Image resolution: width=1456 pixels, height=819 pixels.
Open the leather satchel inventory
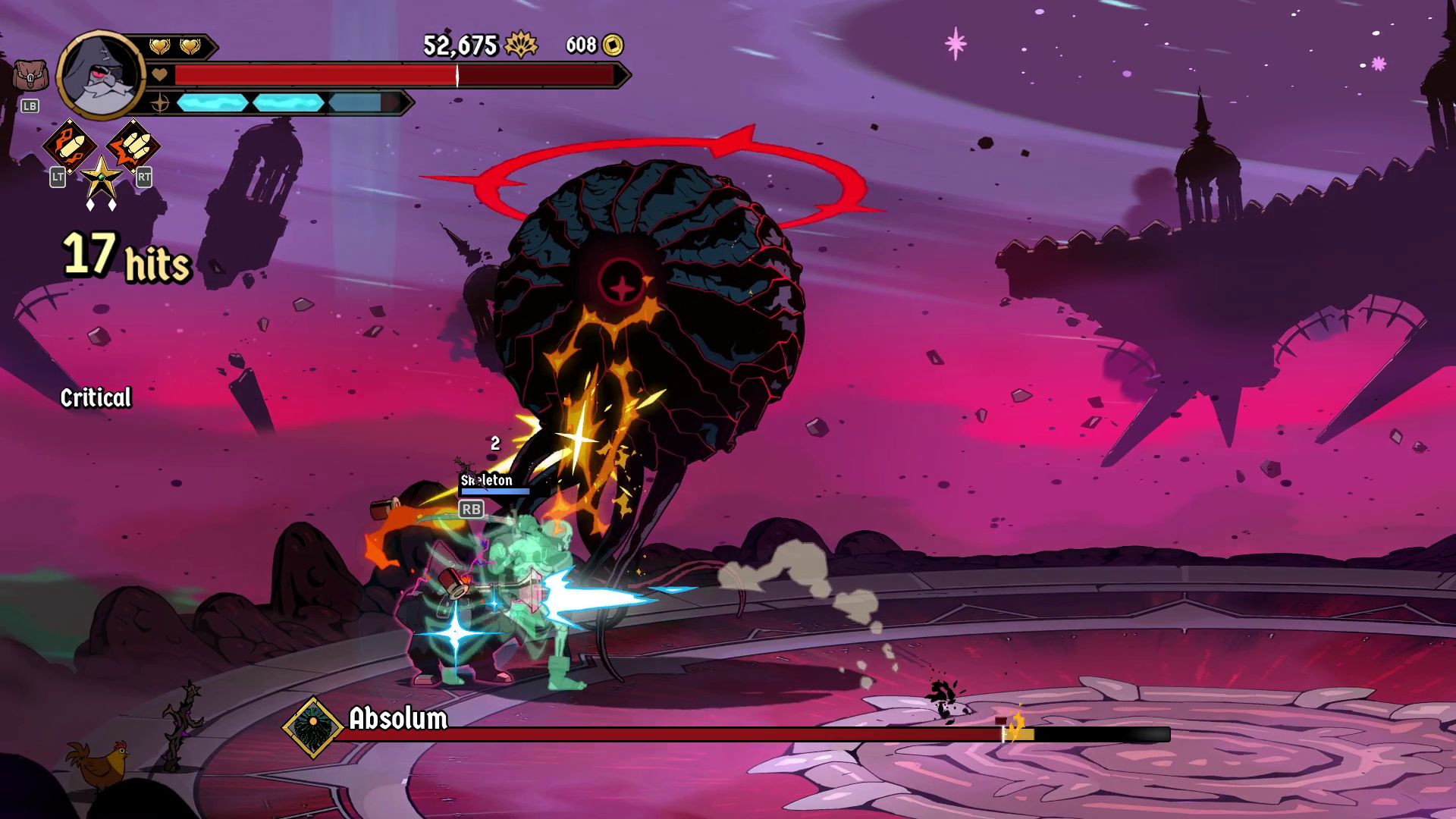30,77
